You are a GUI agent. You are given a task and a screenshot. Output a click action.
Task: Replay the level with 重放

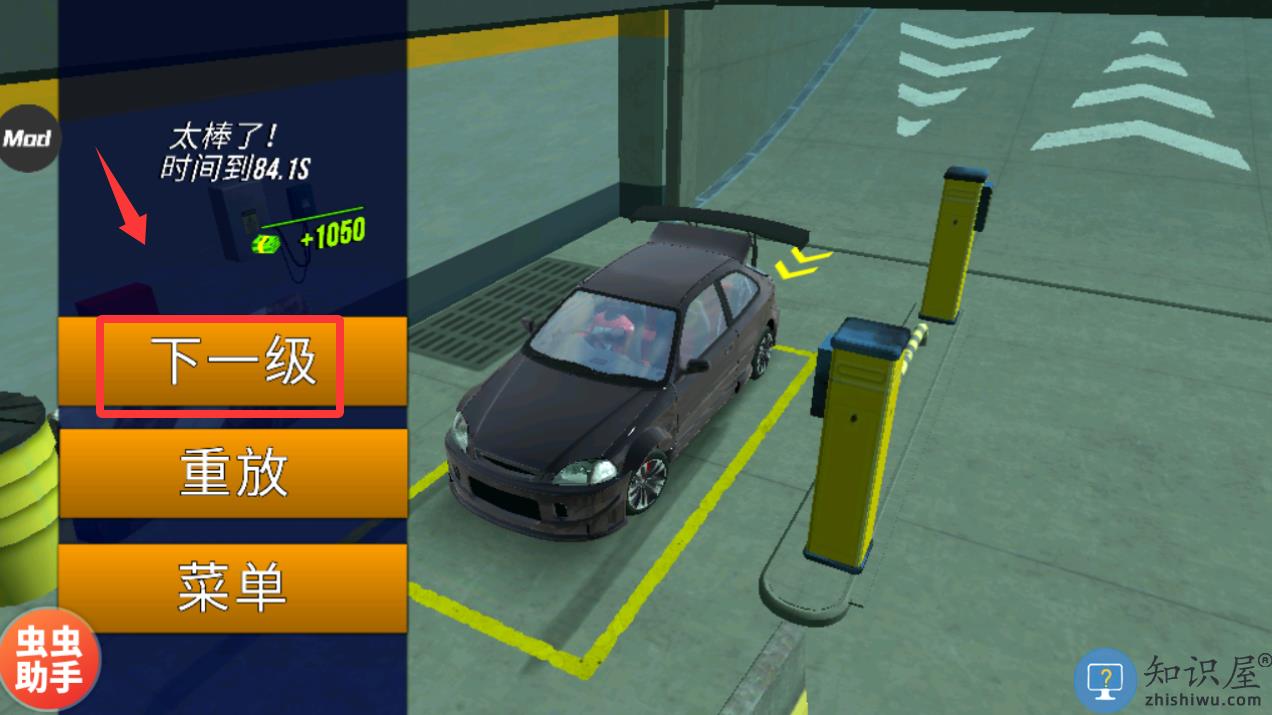click(232, 474)
